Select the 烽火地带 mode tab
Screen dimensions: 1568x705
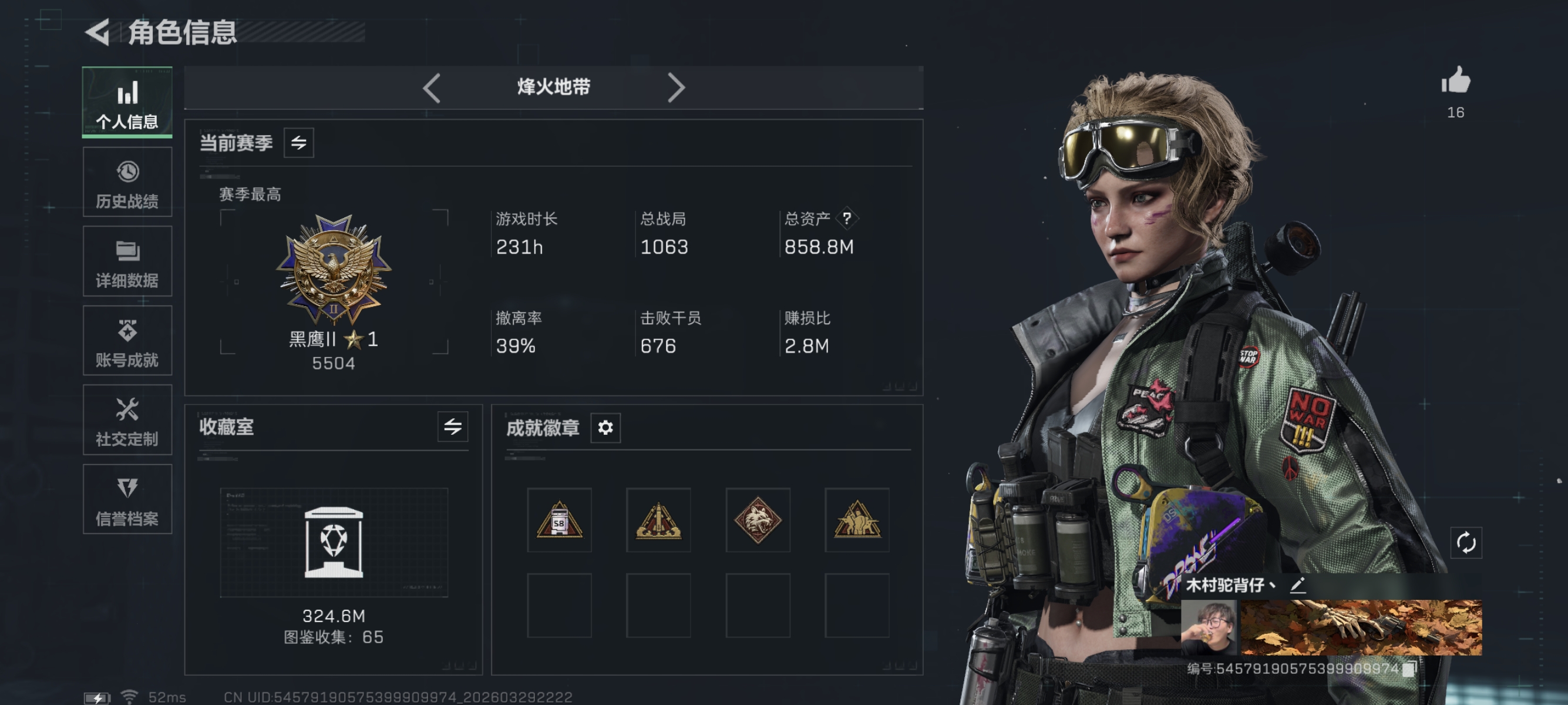click(553, 87)
